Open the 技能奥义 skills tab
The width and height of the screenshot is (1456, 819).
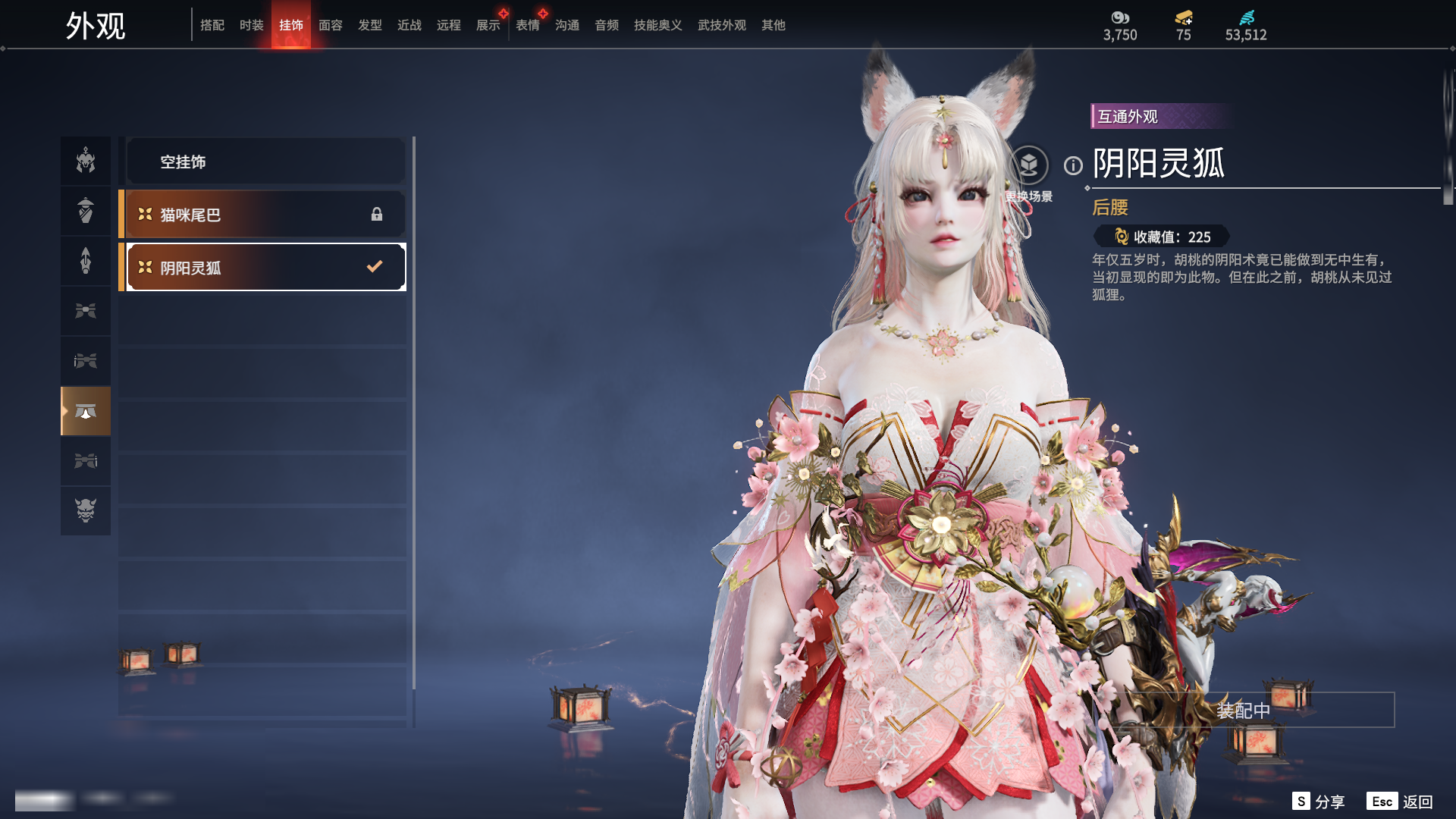[658, 25]
